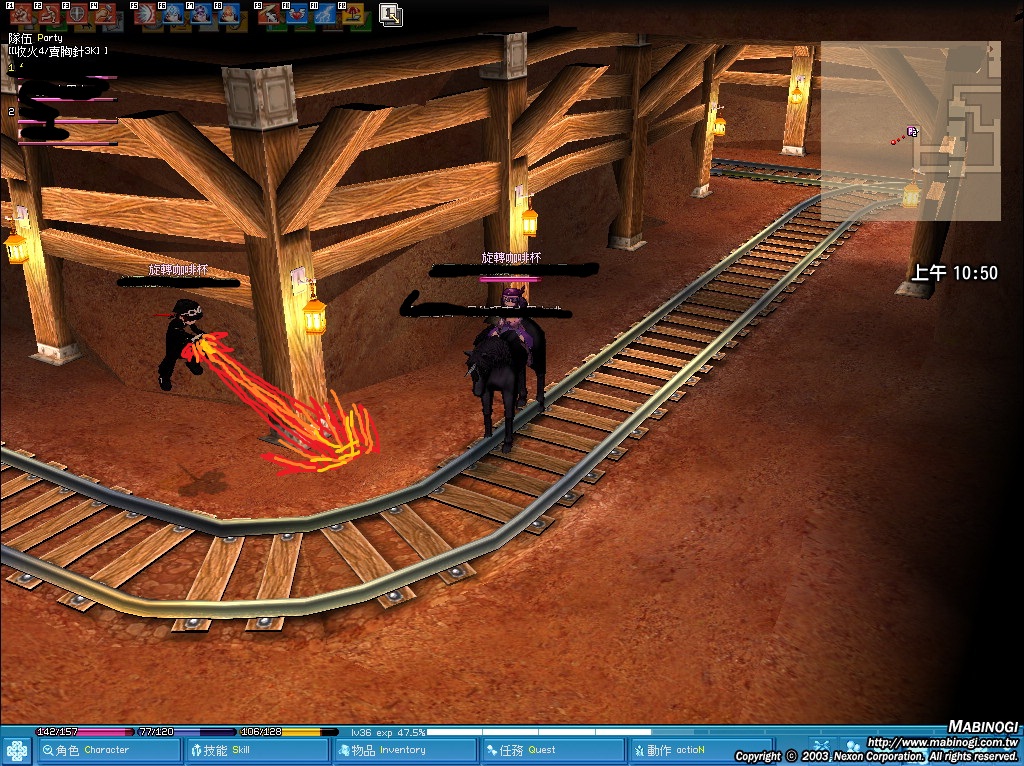Cast the F7 purple magic skill
Screen dimensions: 1024x766
point(201,14)
